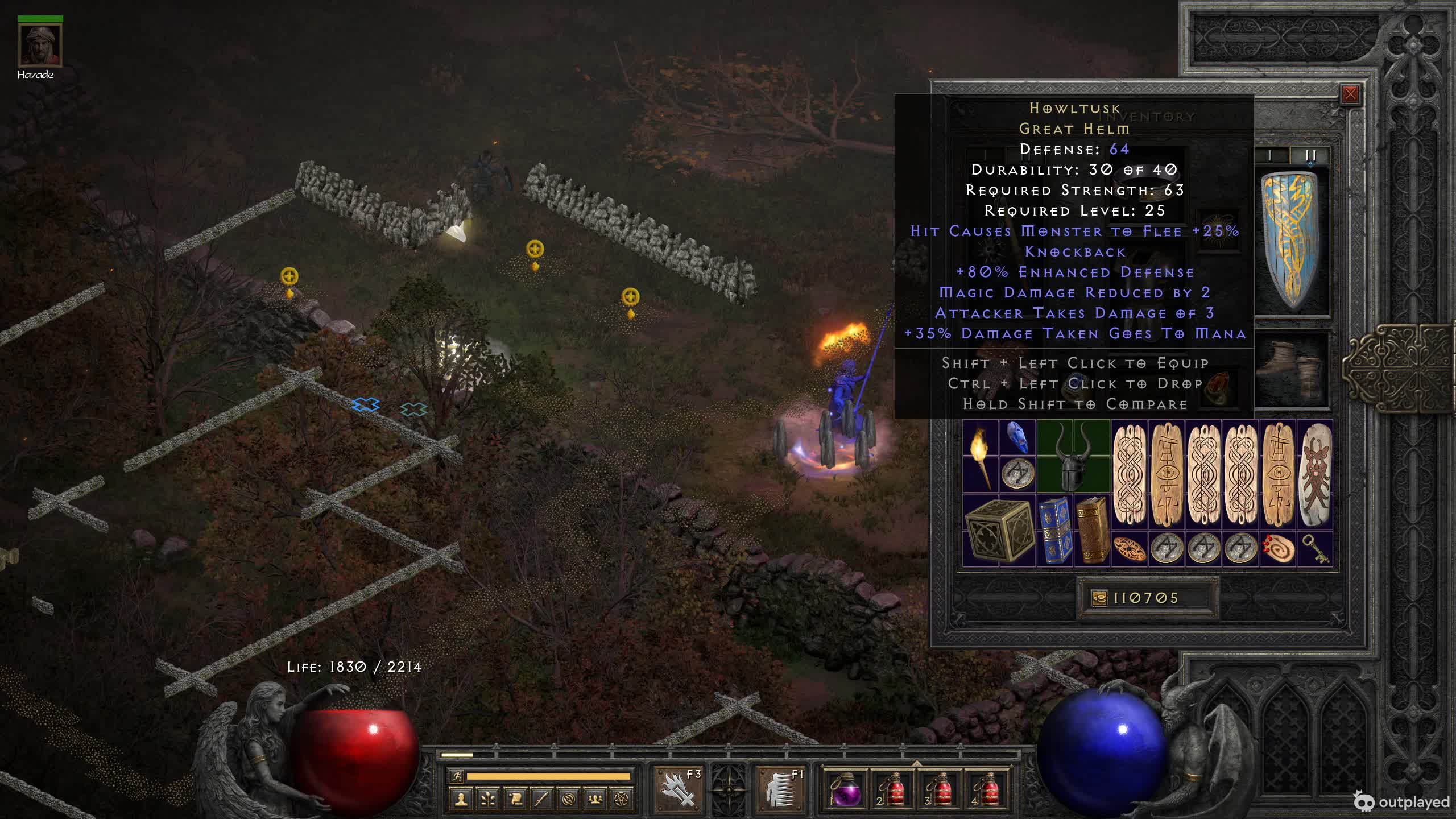Toggle run/walk with the running man icon

coord(456,776)
